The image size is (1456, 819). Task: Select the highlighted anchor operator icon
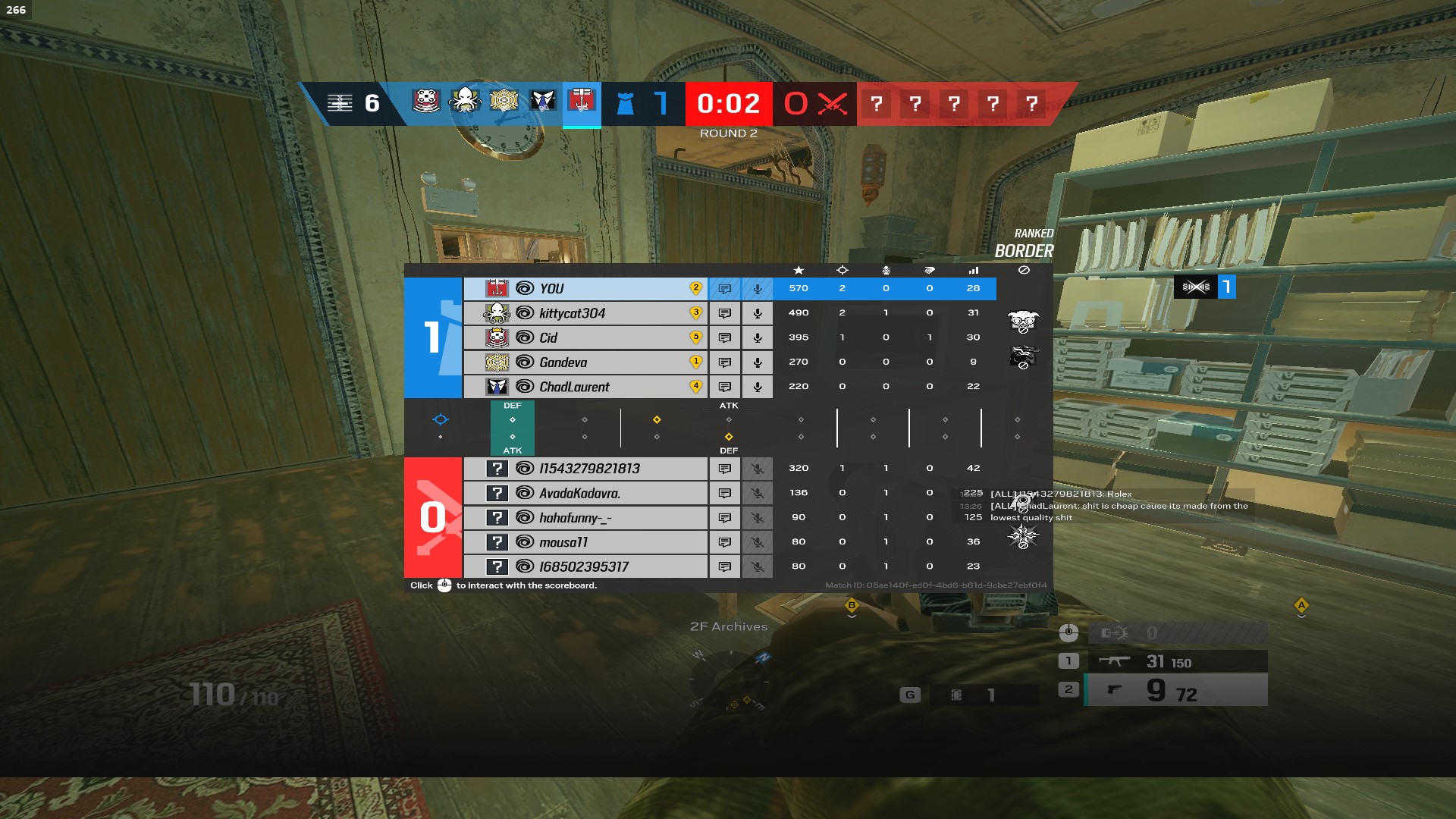(580, 102)
